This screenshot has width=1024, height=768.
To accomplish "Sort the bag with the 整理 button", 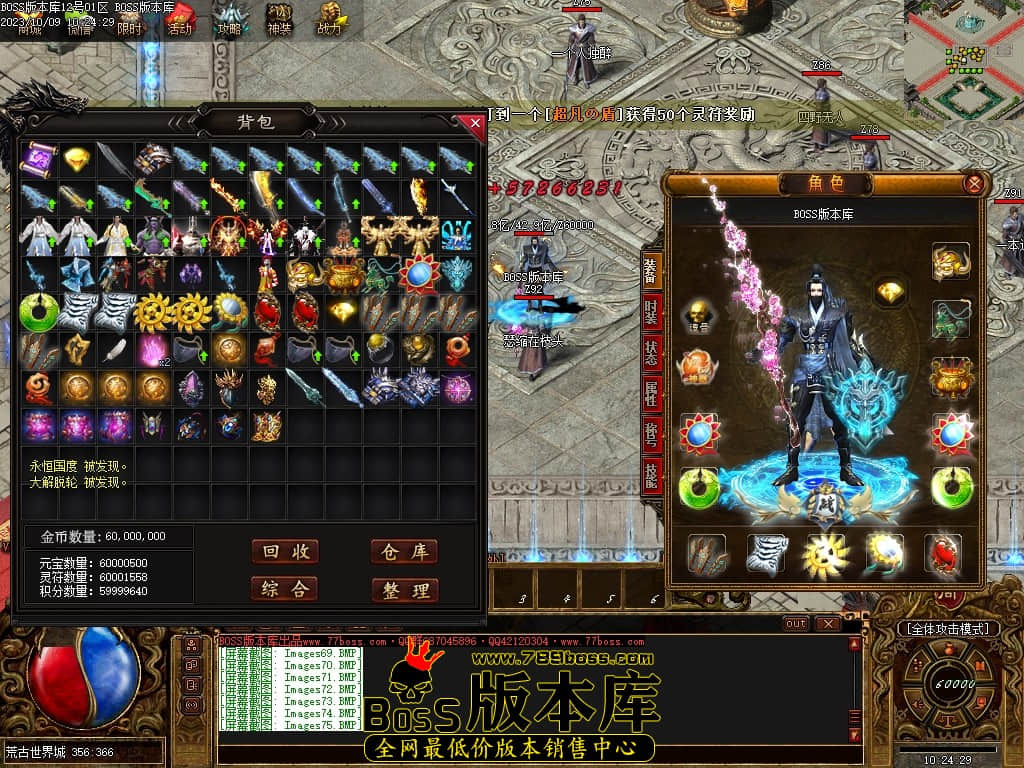I will (x=404, y=590).
